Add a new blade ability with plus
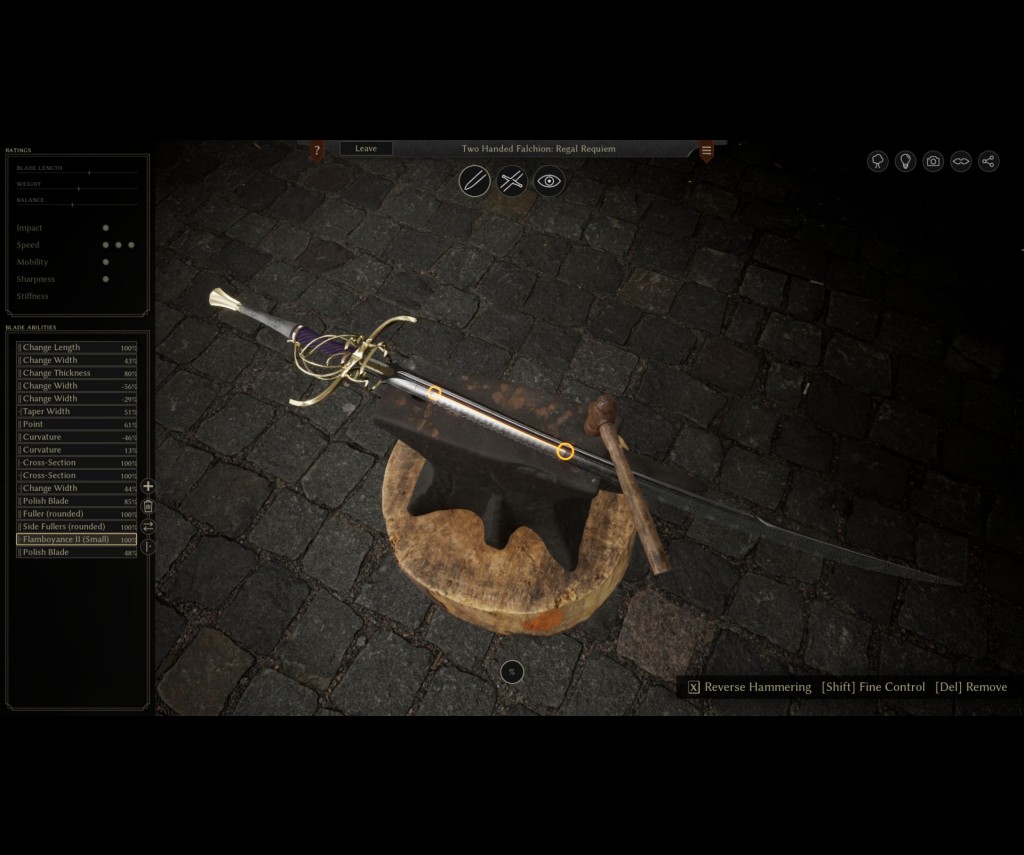Viewport: 1024px width, 855px height. click(148, 486)
